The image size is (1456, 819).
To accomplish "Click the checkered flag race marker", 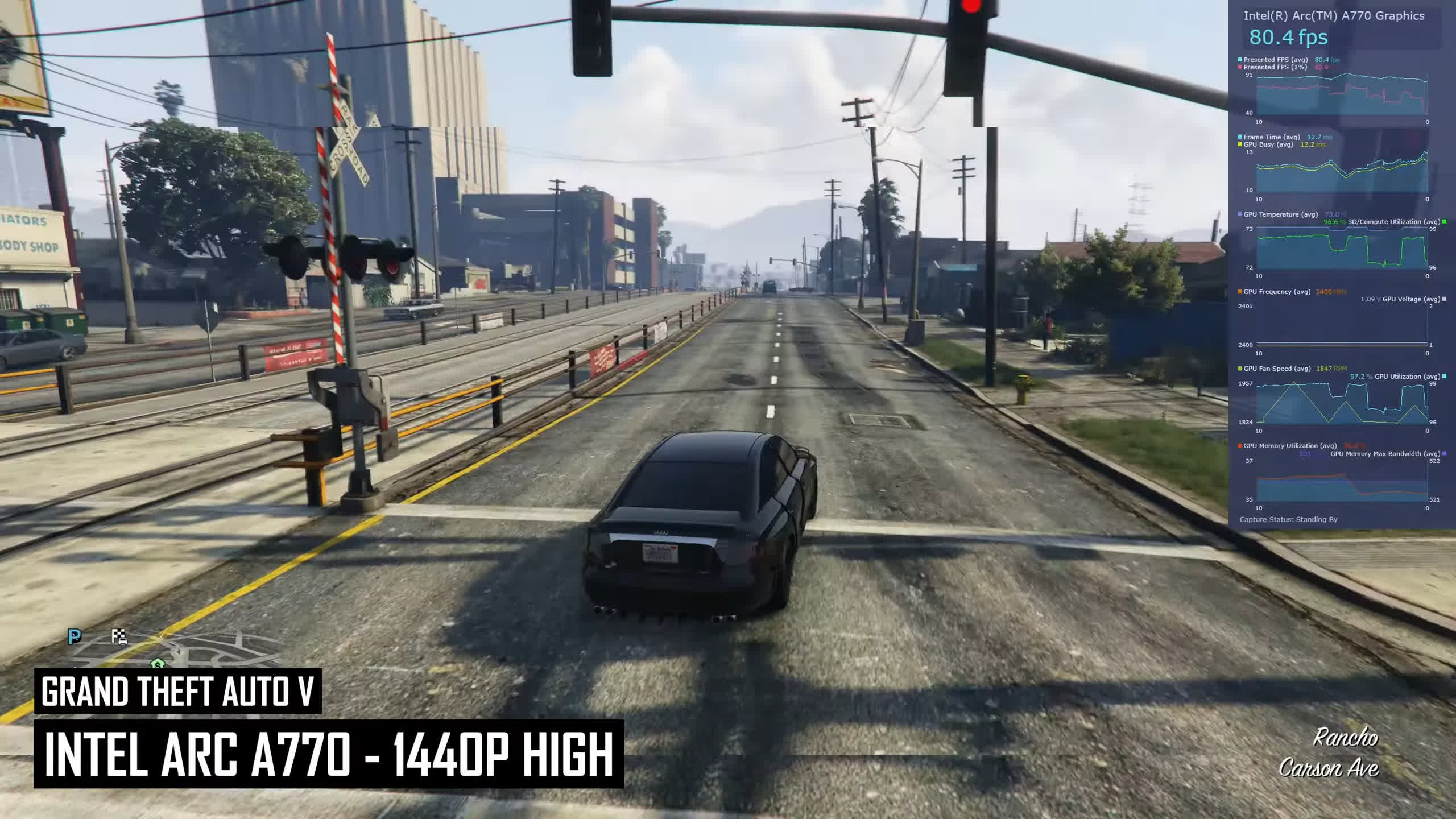I will [119, 636].
